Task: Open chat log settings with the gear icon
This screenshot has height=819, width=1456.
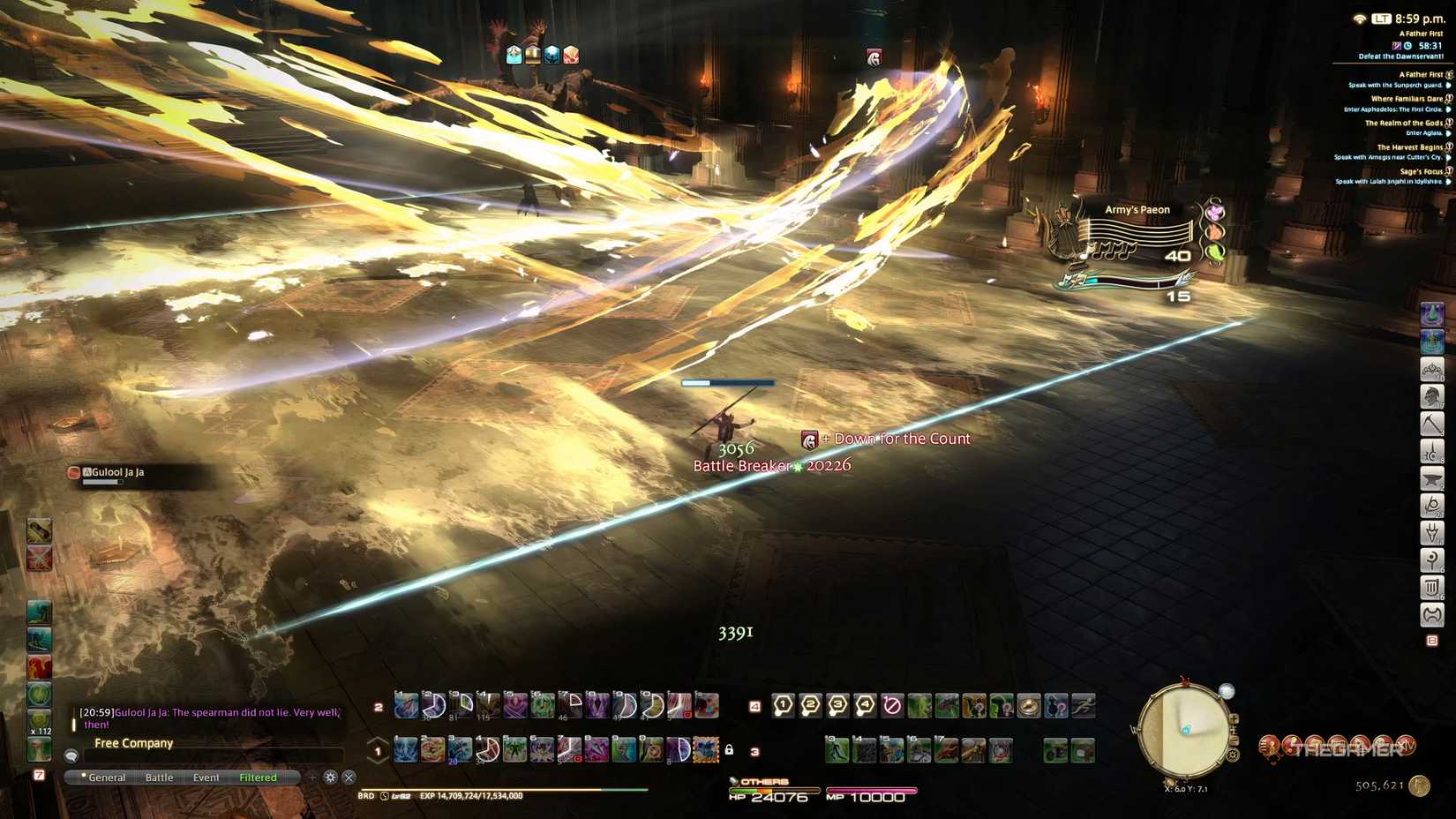Action: coord(330,777)
